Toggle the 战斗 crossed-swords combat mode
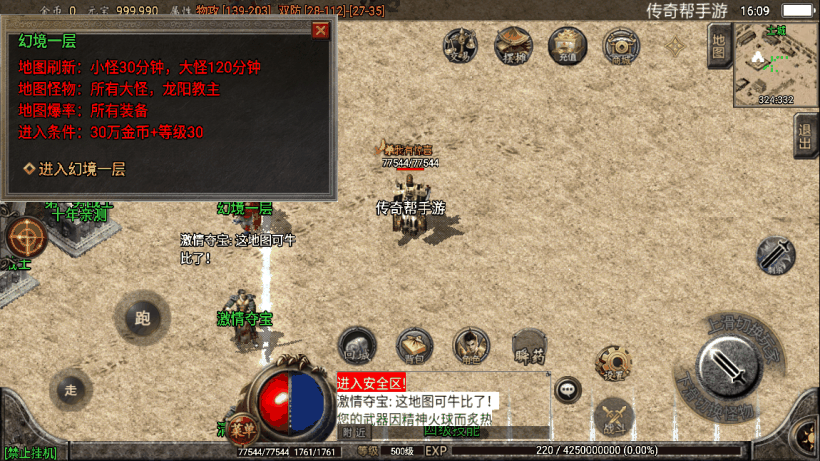This screenshot has width=820, height=461. tap(613, 417)
